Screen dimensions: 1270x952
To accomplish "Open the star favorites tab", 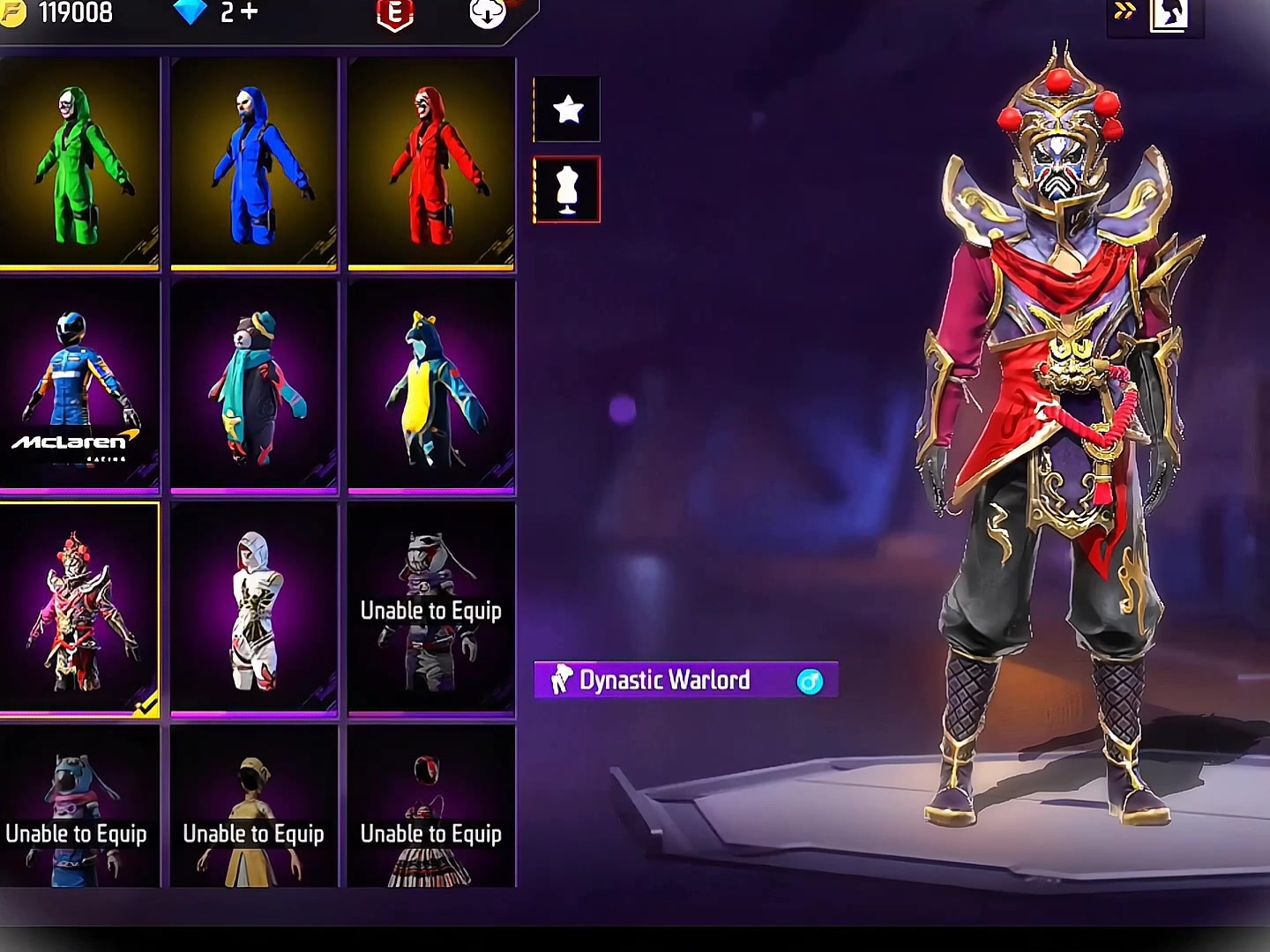I will coord(567,109).
